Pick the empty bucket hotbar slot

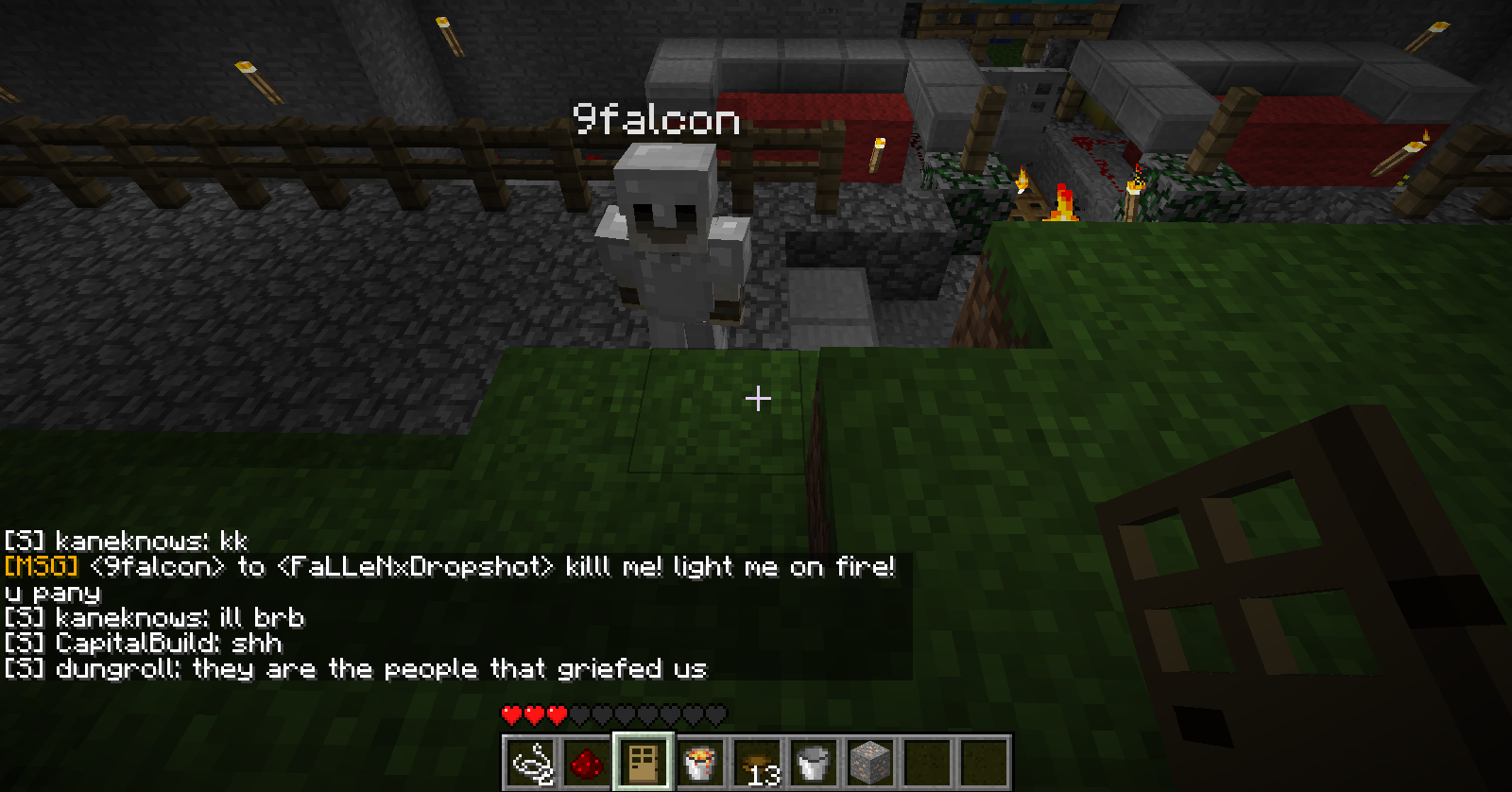coord(814,762)
